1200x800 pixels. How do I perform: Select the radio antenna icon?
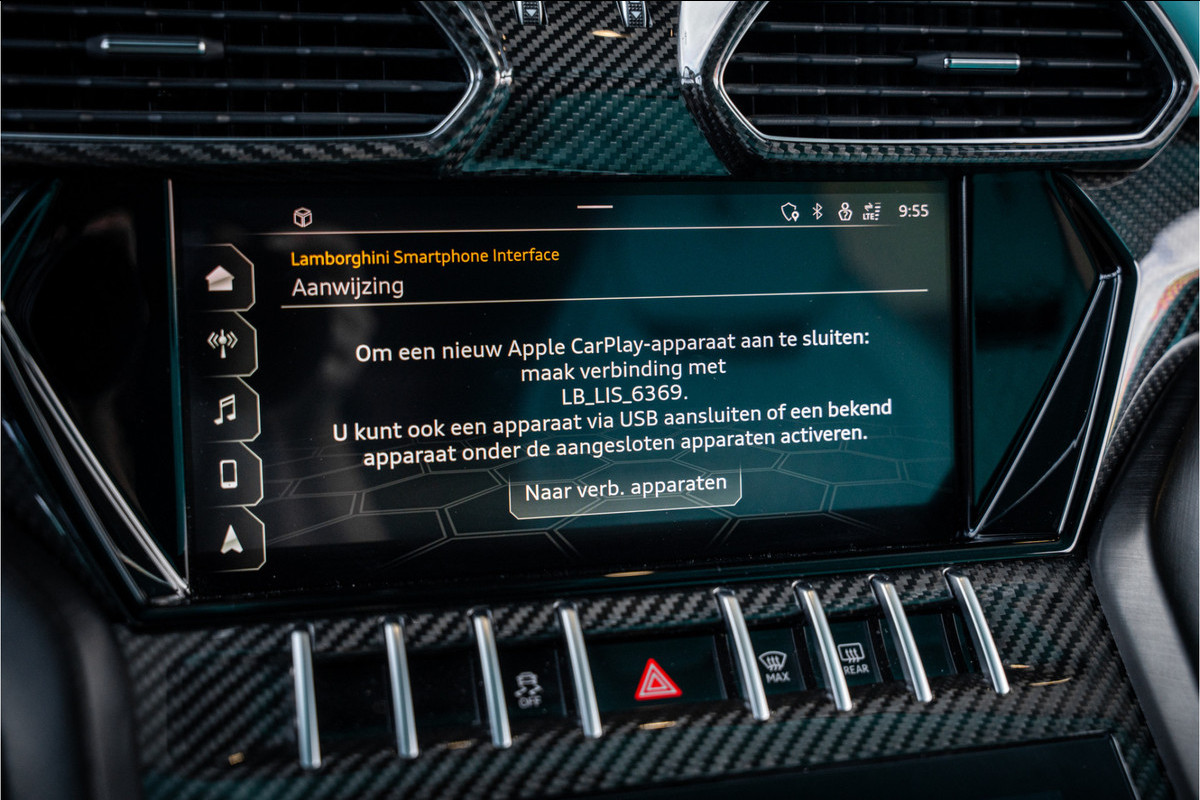[222, 345]
